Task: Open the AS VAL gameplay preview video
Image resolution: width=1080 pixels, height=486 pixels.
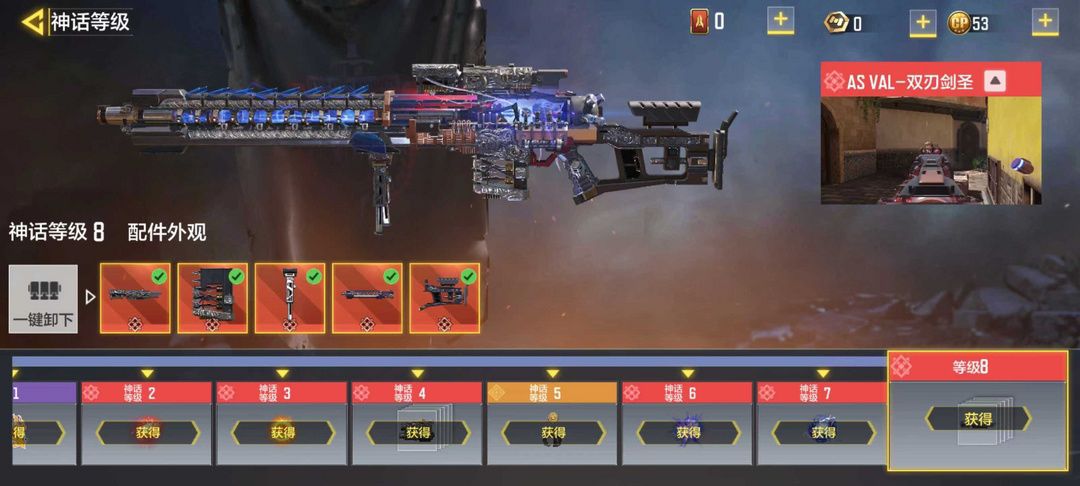Action: pyautogui.click(x=930, y=150)
